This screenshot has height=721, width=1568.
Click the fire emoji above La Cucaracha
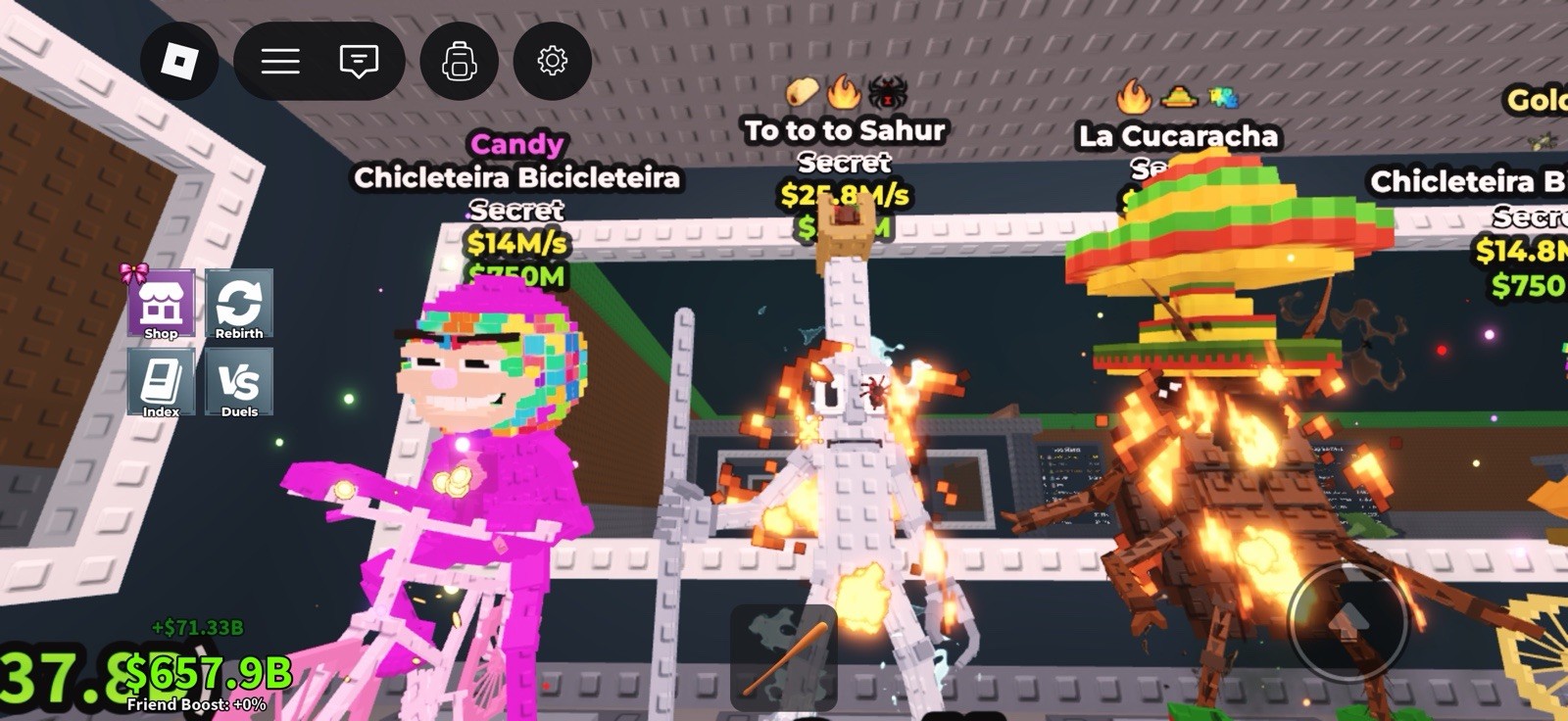click(x=1132, y=98)
